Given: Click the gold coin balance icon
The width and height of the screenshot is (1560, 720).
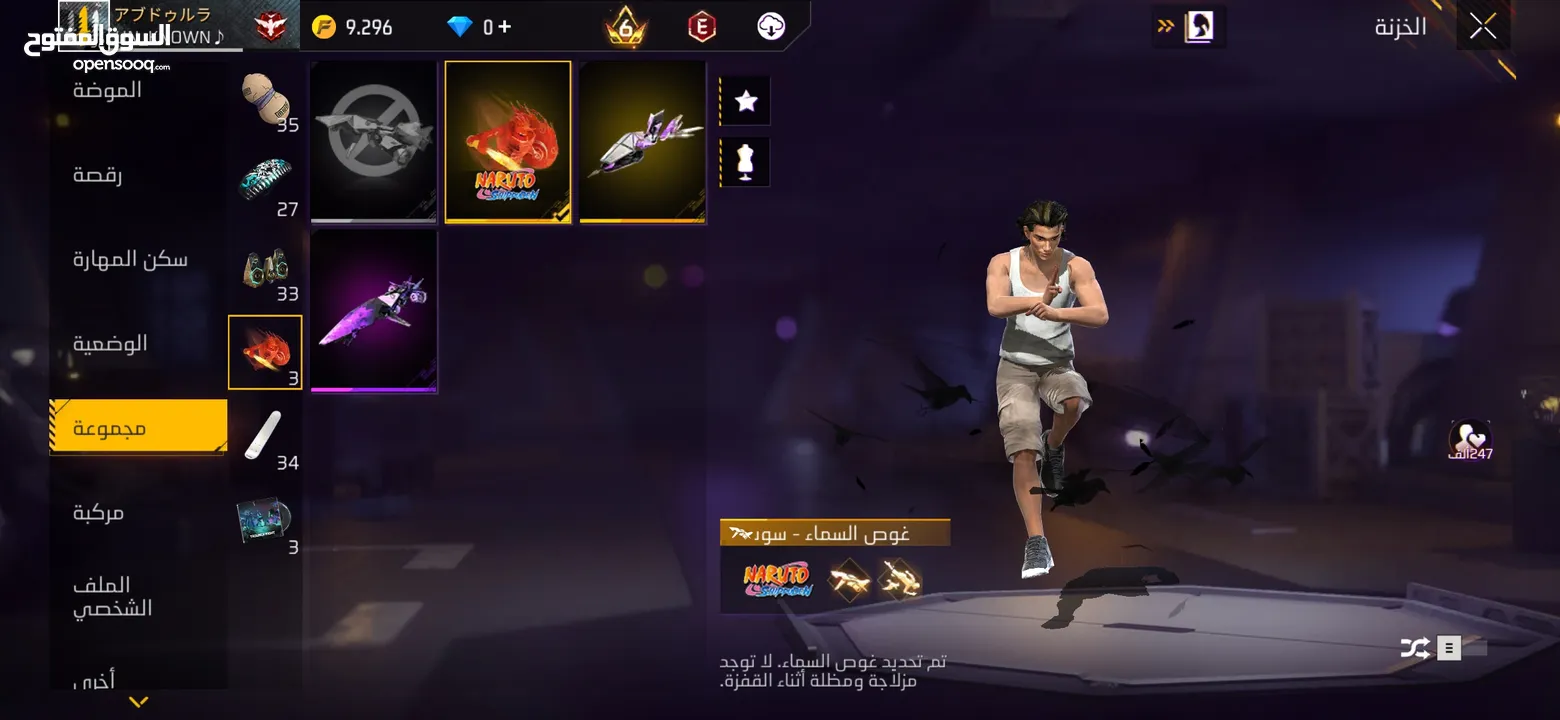Looking at the screenshot, I should [324, 27].
